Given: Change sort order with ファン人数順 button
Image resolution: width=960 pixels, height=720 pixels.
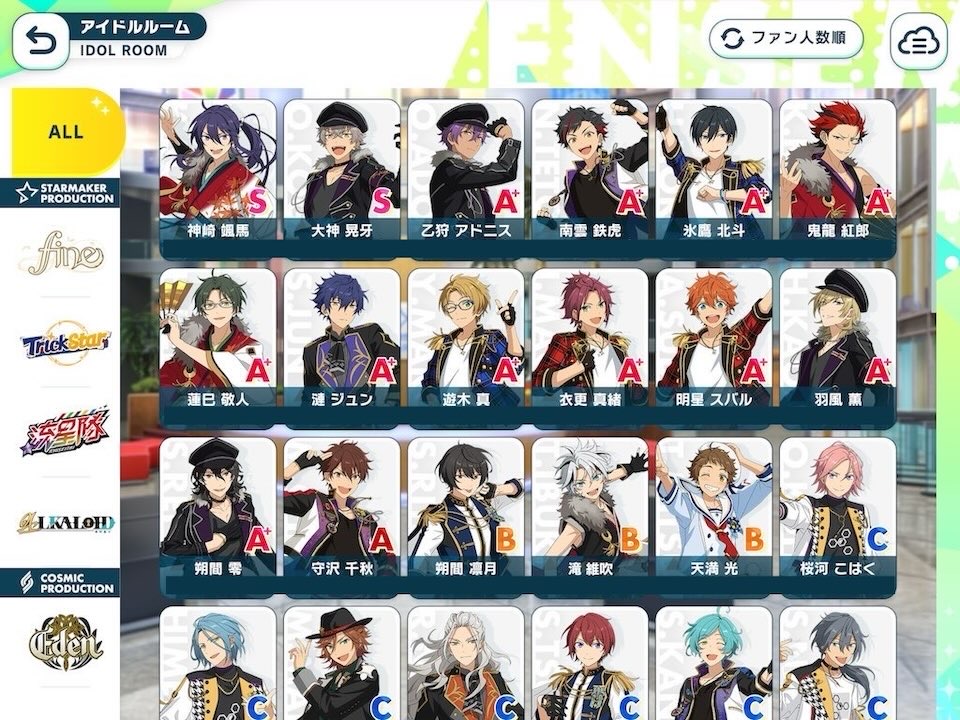Looking at the screenshot, I should click(x=786, y=39).
